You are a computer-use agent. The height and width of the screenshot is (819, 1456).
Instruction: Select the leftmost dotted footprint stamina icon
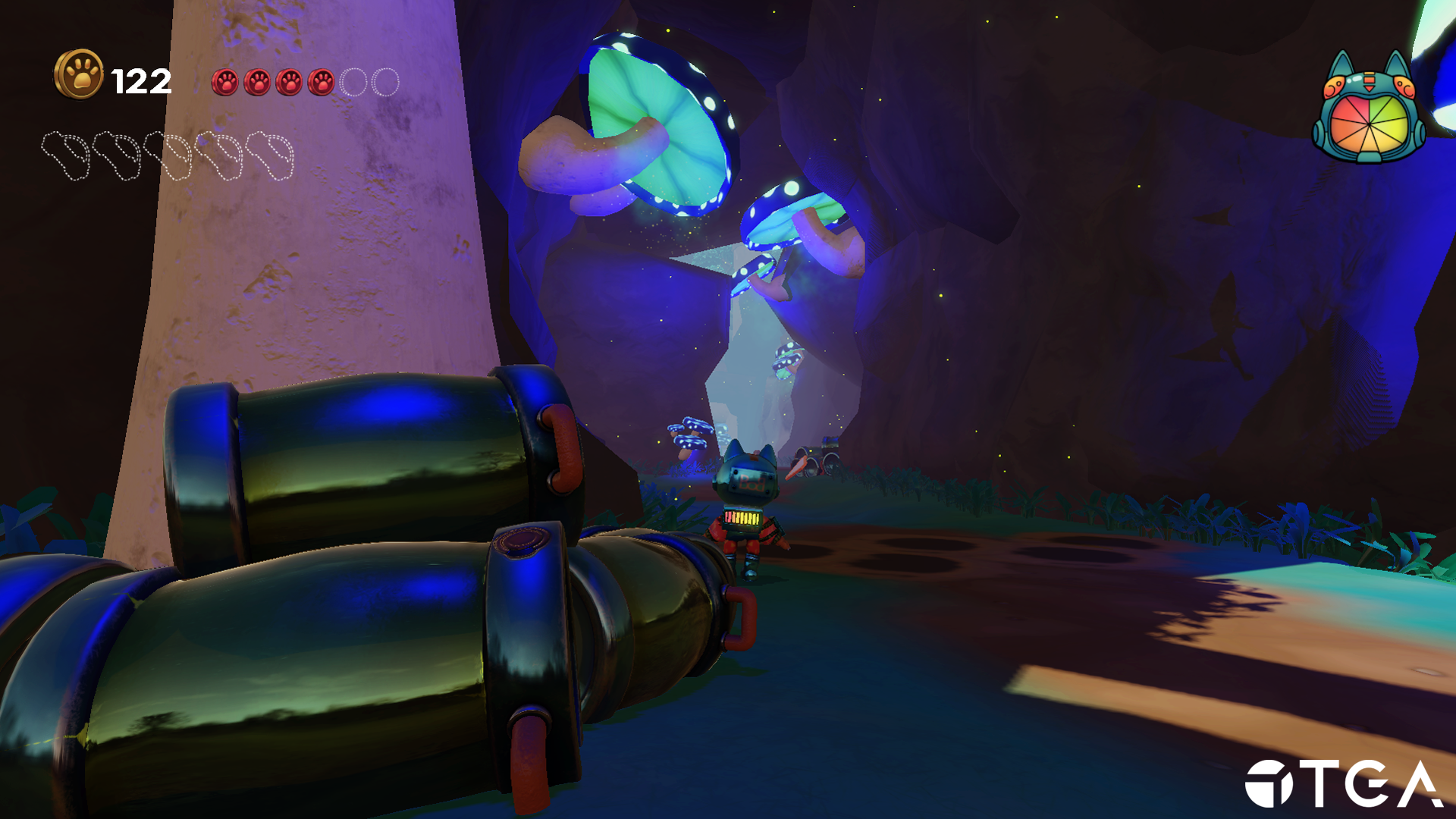[x=65, y=154]
